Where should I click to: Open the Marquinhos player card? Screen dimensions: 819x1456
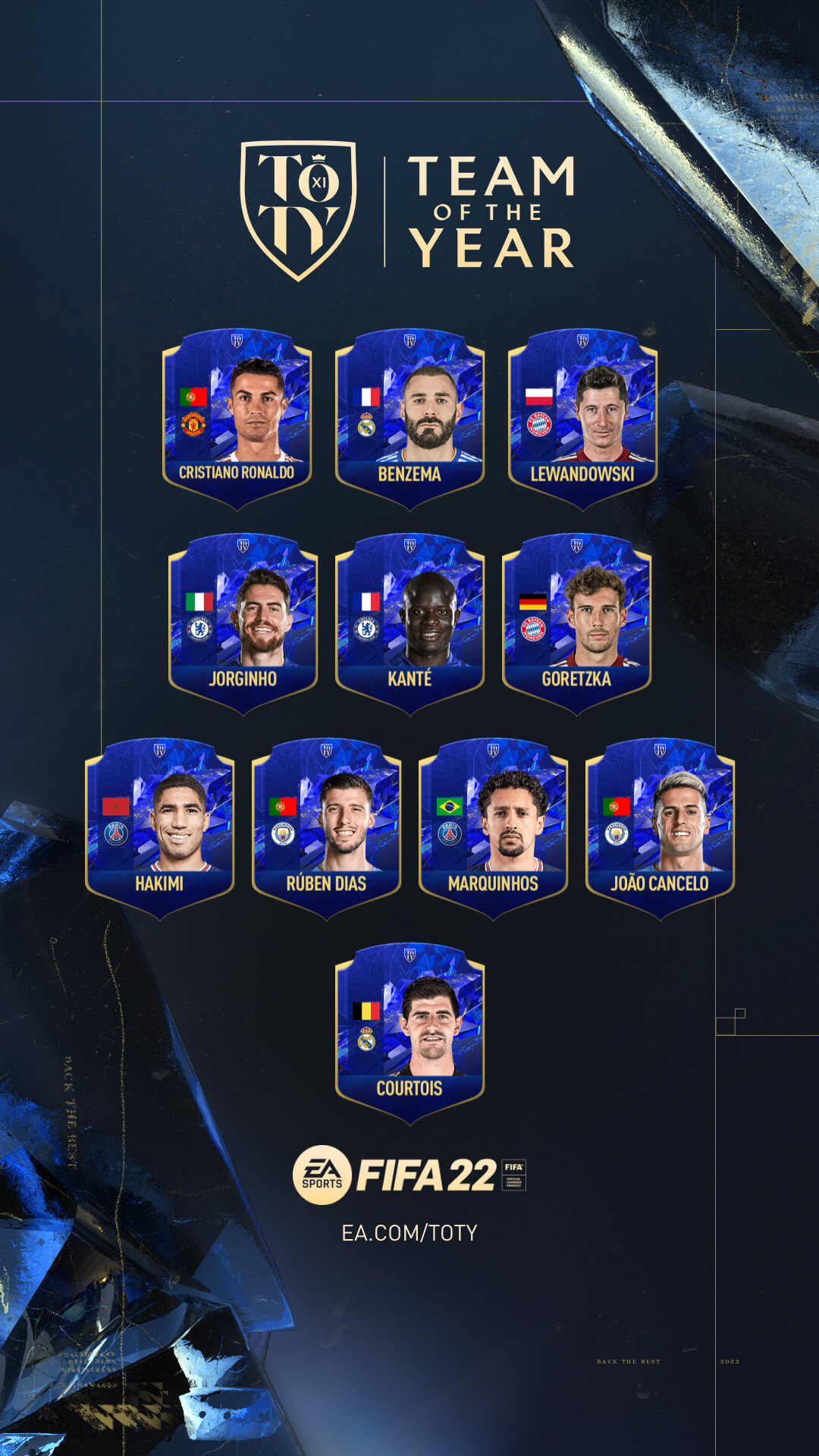tap(493, 828)
